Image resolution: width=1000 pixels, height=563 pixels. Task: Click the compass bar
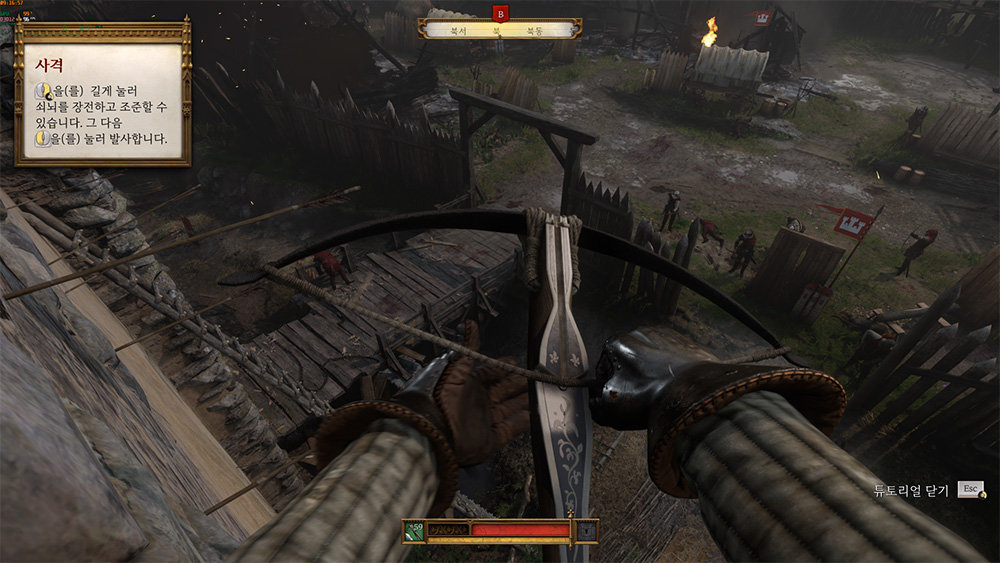[500, 31]
